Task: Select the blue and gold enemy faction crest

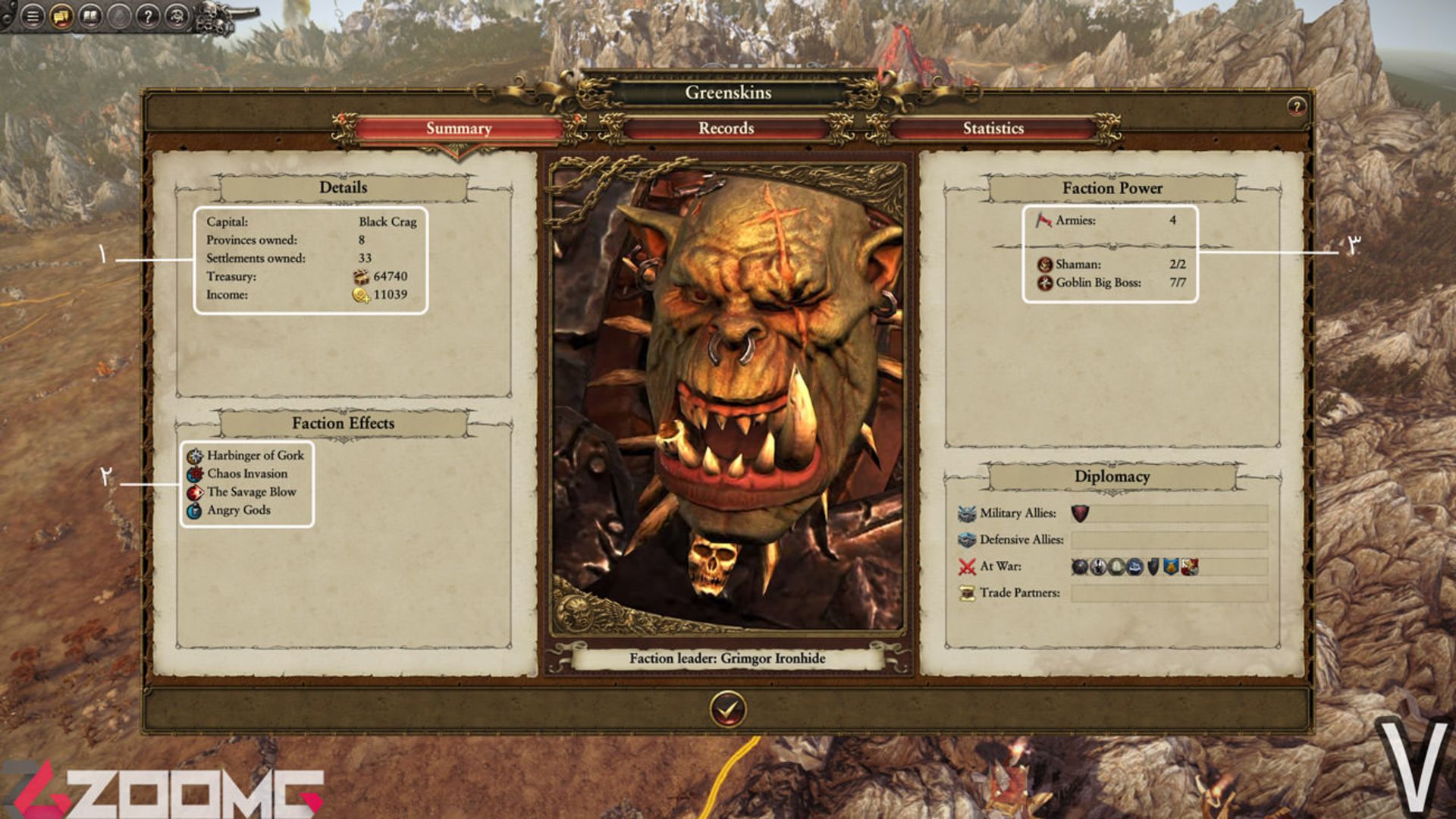Action: pyautogui.click(x=1171, y=566)
